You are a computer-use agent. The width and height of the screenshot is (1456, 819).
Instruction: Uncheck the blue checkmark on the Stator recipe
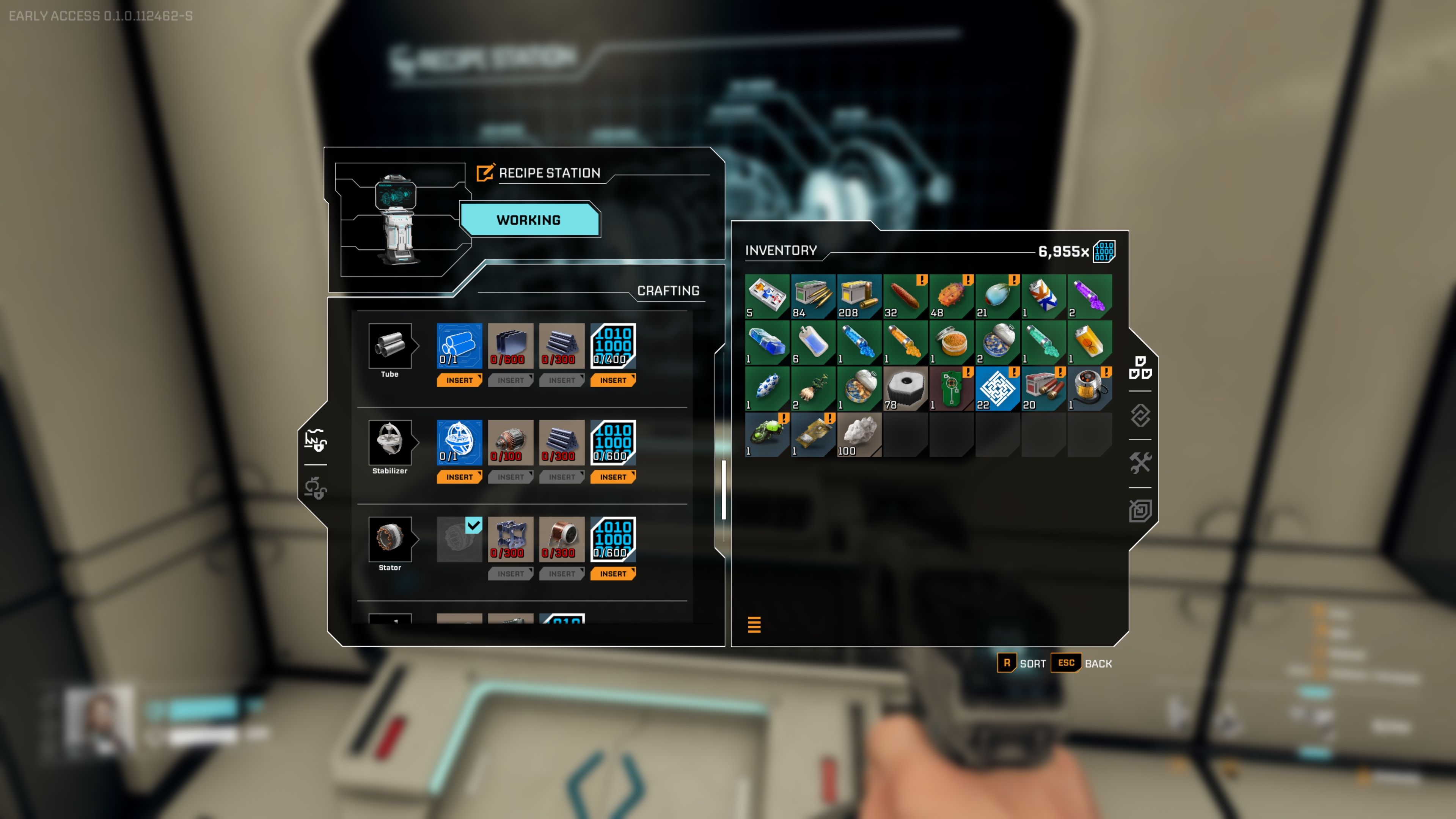474,526
